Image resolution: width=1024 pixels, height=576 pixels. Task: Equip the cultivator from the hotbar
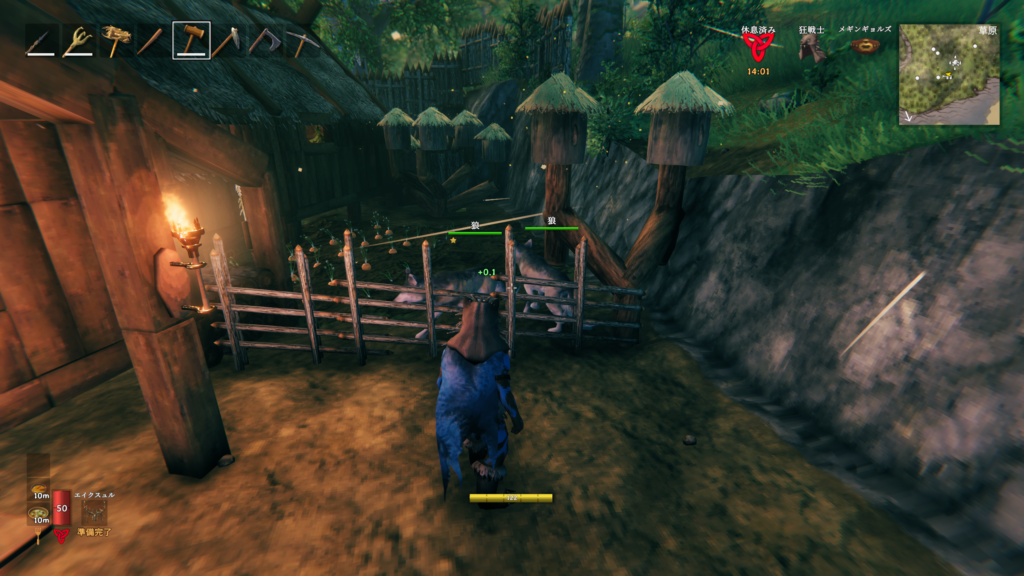click(79, 42)
